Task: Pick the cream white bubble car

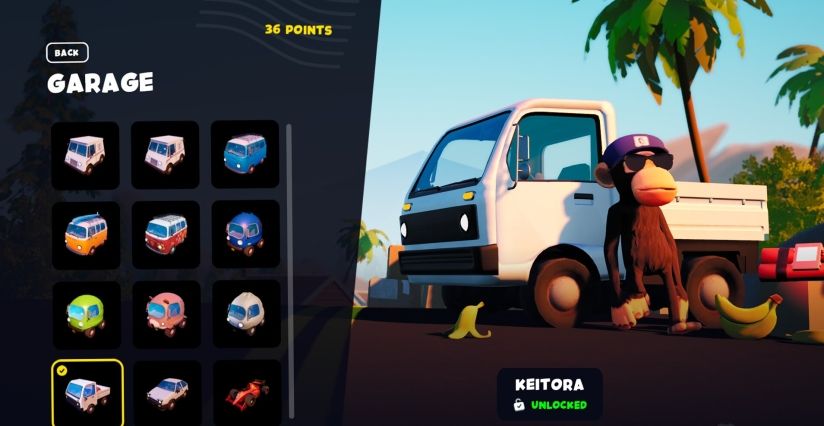Action: click(245, 314)
